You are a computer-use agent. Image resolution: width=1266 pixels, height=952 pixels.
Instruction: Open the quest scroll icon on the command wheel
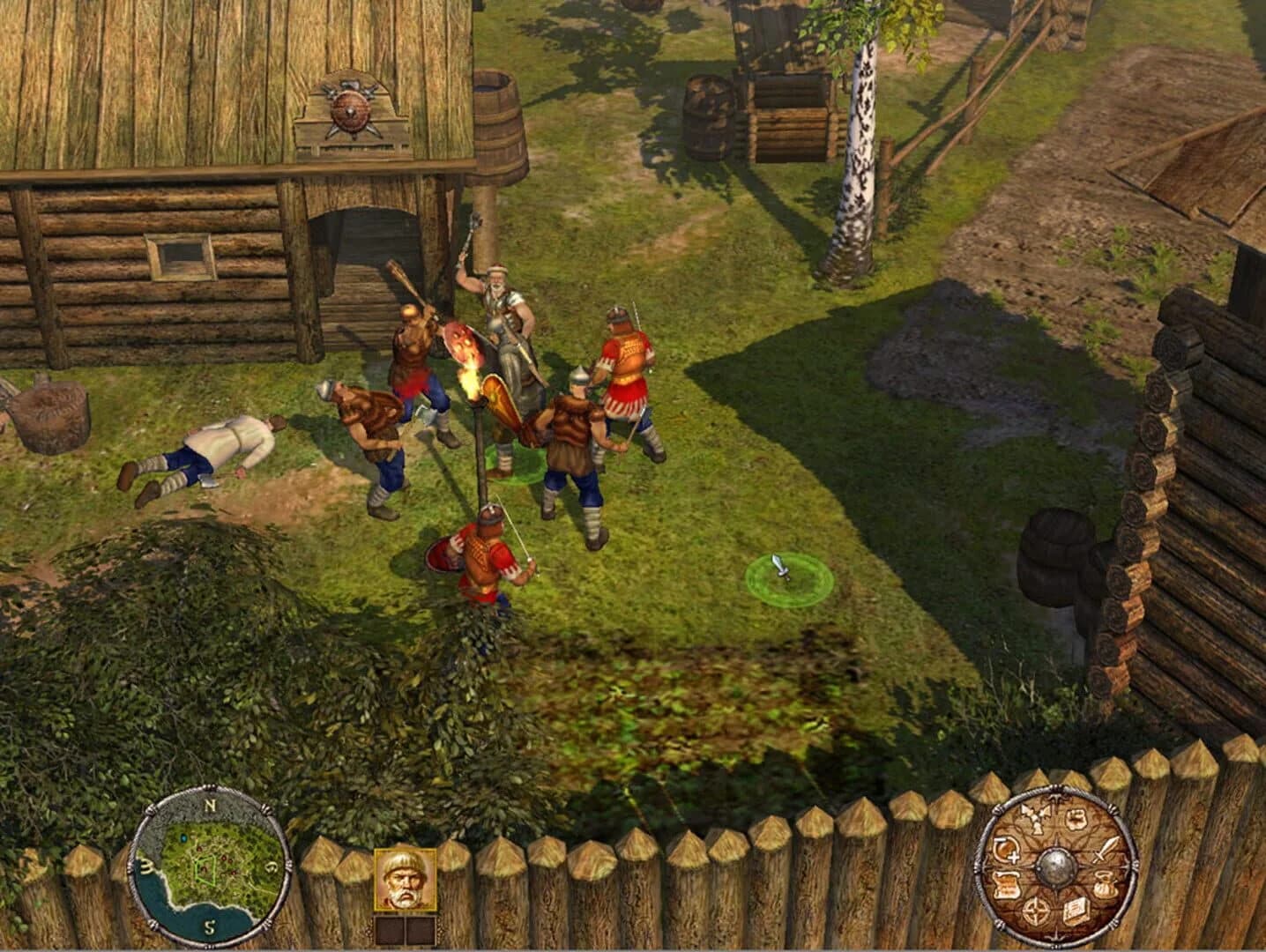point(1007,884)
